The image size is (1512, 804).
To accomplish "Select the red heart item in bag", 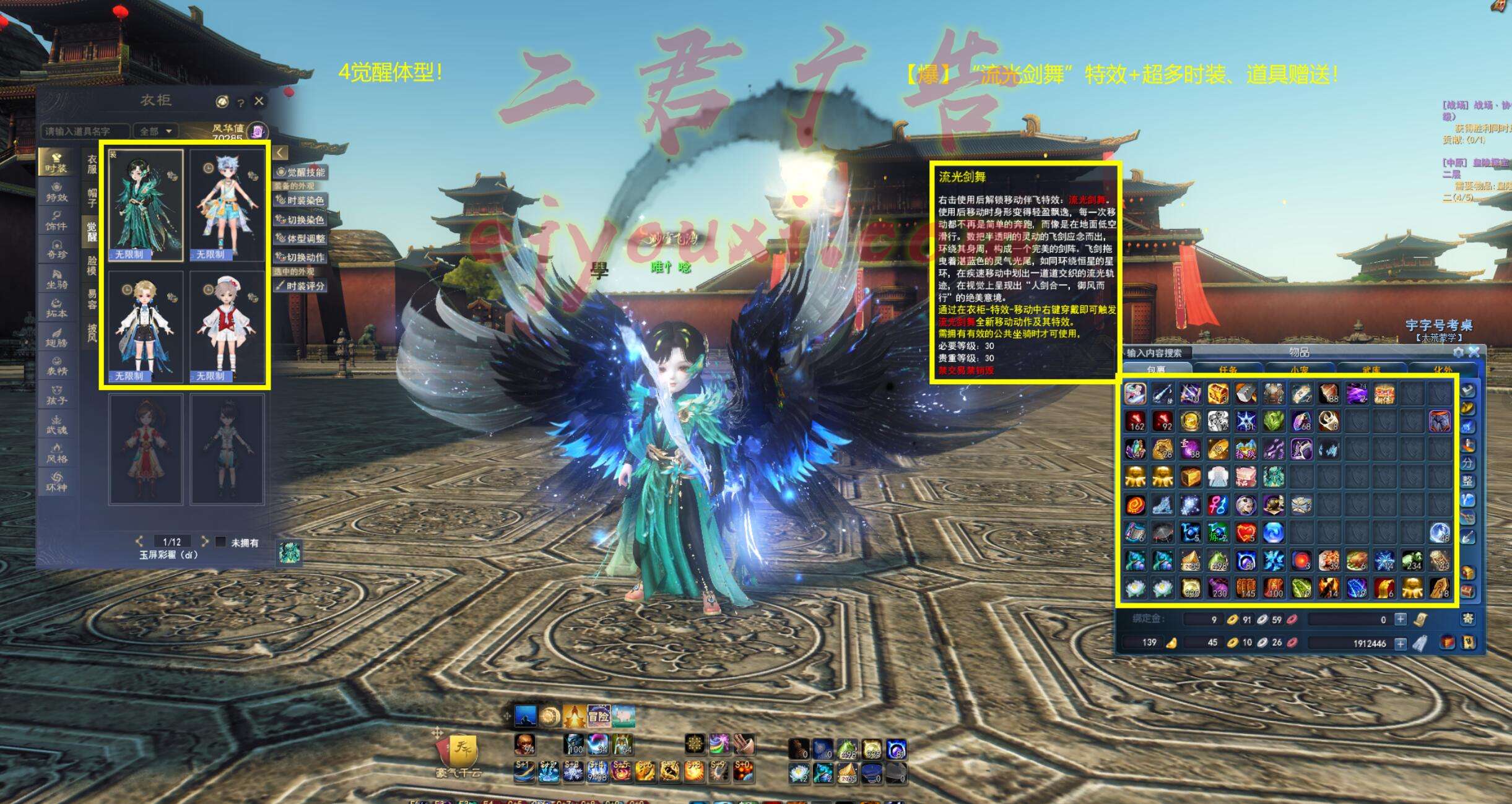I will coord(1245,532).
